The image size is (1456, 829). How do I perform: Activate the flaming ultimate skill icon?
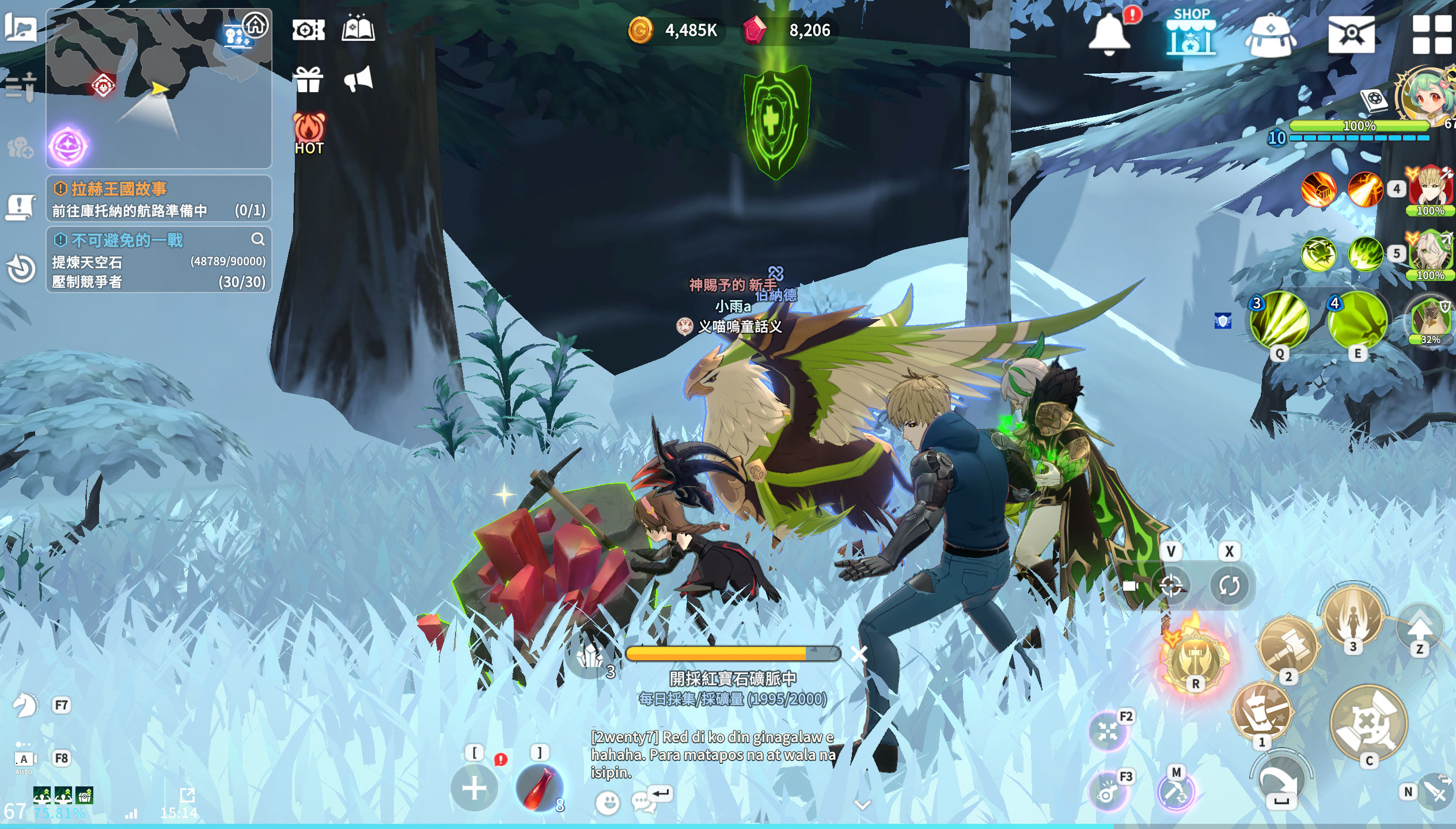click(1195, 656)
